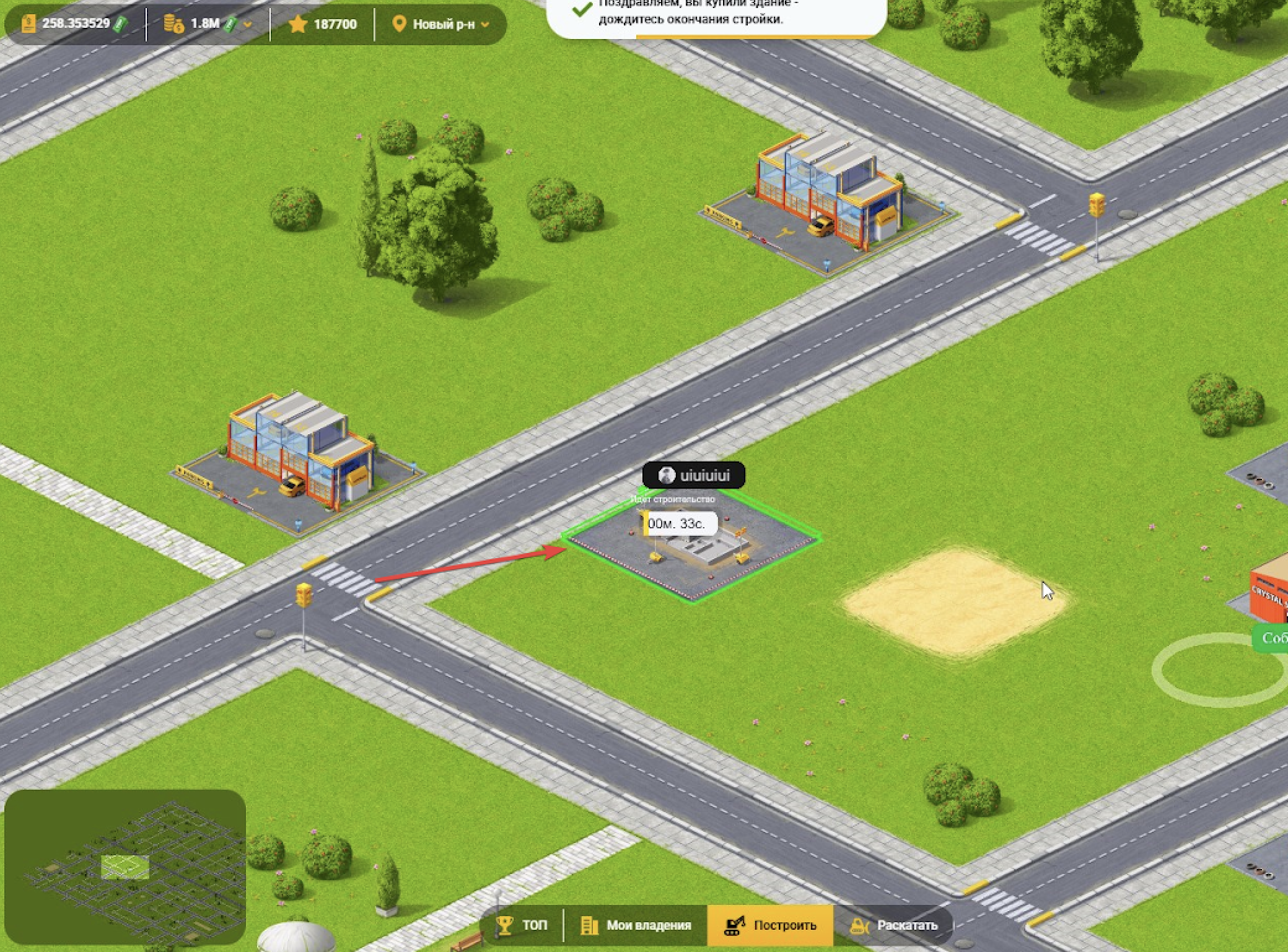The width and height of the screenshot is (1288, 952).
Task: Open the ТОП leaderboard
Action: 522,925
